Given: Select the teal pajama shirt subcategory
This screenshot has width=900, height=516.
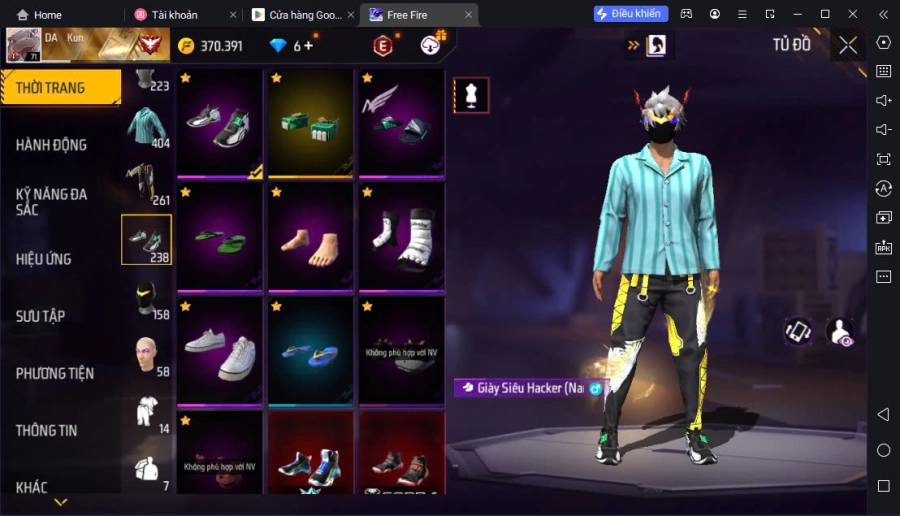Looking at the screenshot, I should (147, 126).
